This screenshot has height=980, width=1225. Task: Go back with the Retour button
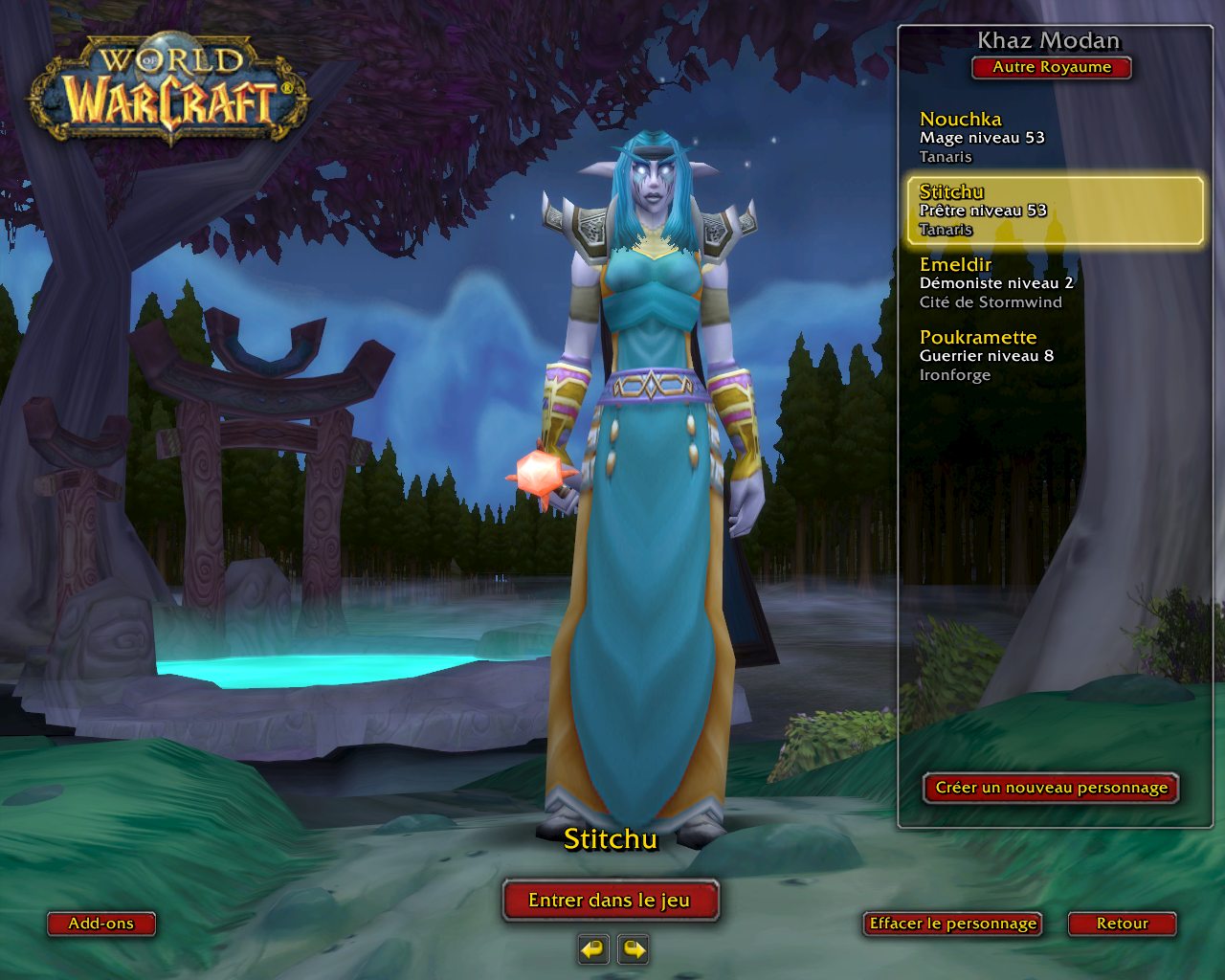[1122, 924]
